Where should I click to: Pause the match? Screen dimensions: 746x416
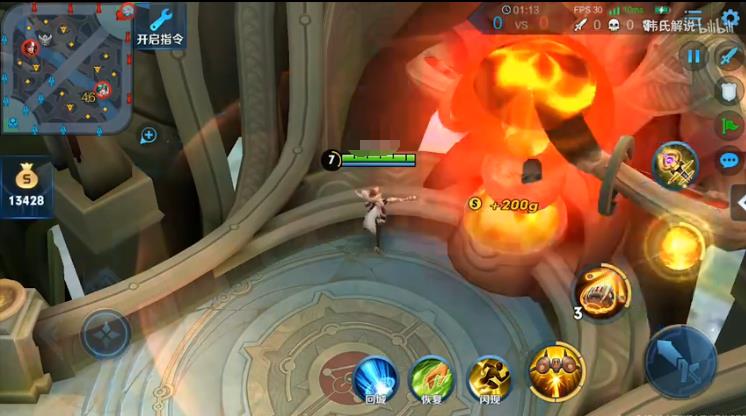click(x=693, y=57)
